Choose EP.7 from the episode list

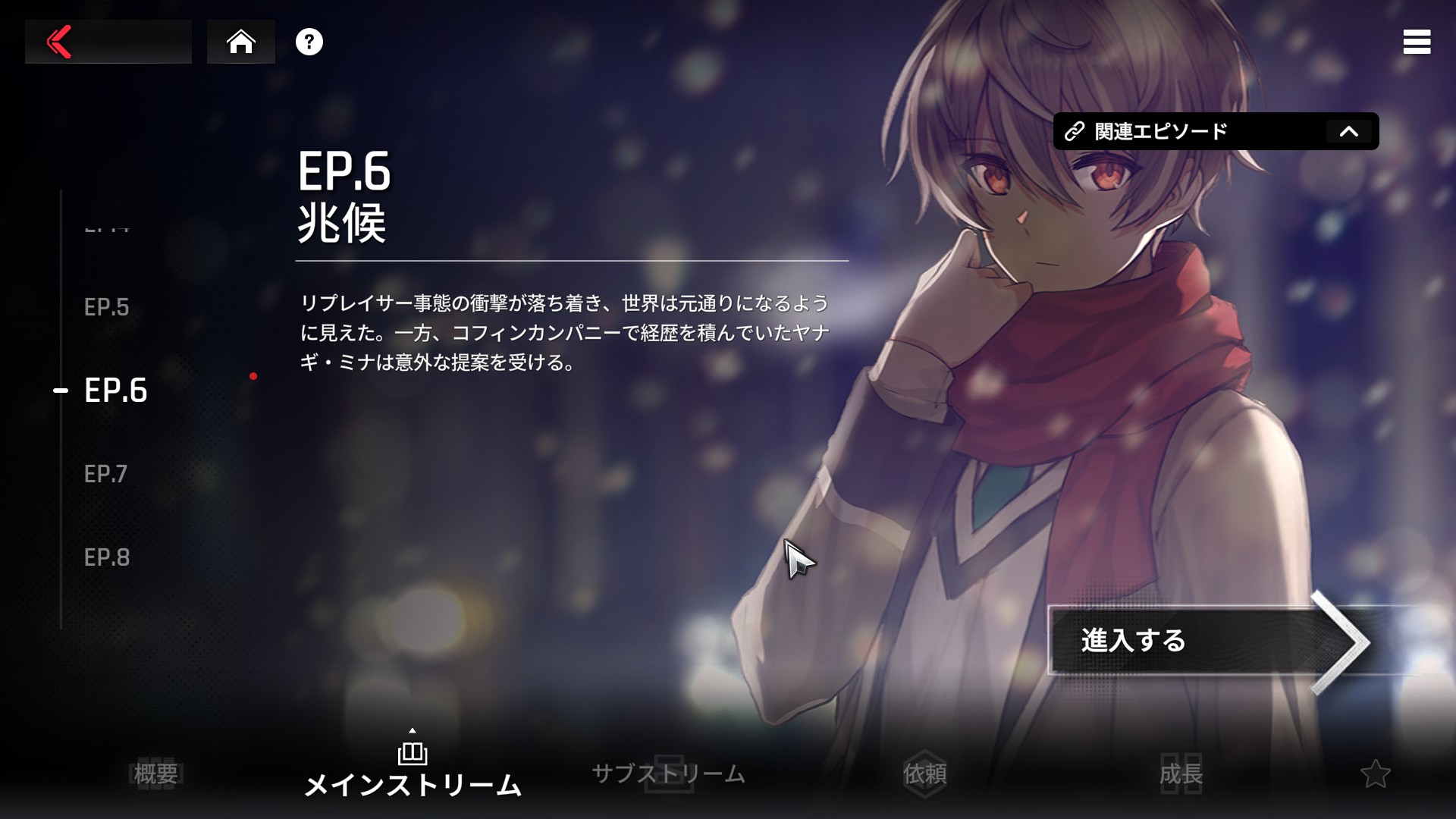(106, 474)
